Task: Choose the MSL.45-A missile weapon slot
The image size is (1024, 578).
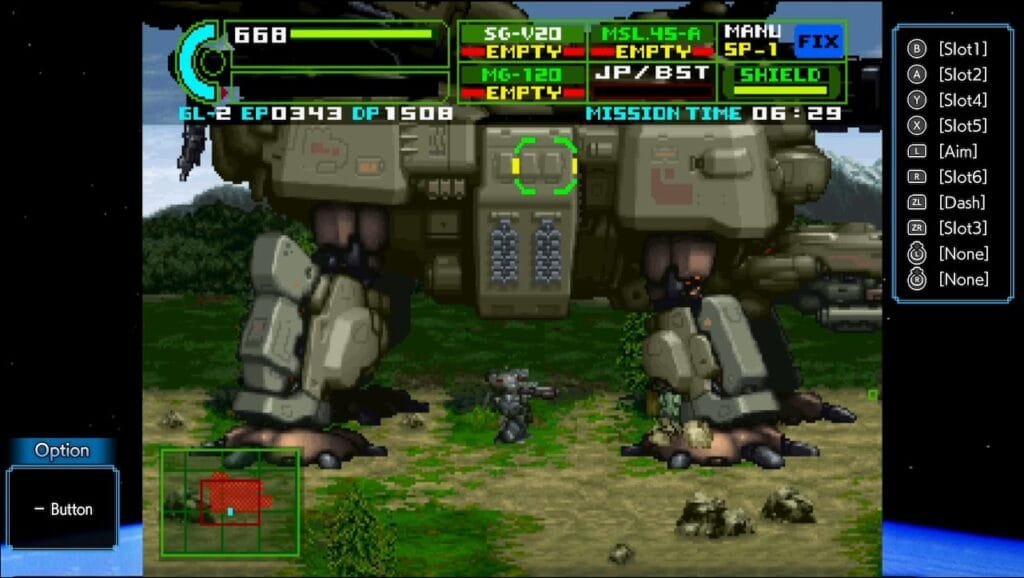Action: coord(654,42)
